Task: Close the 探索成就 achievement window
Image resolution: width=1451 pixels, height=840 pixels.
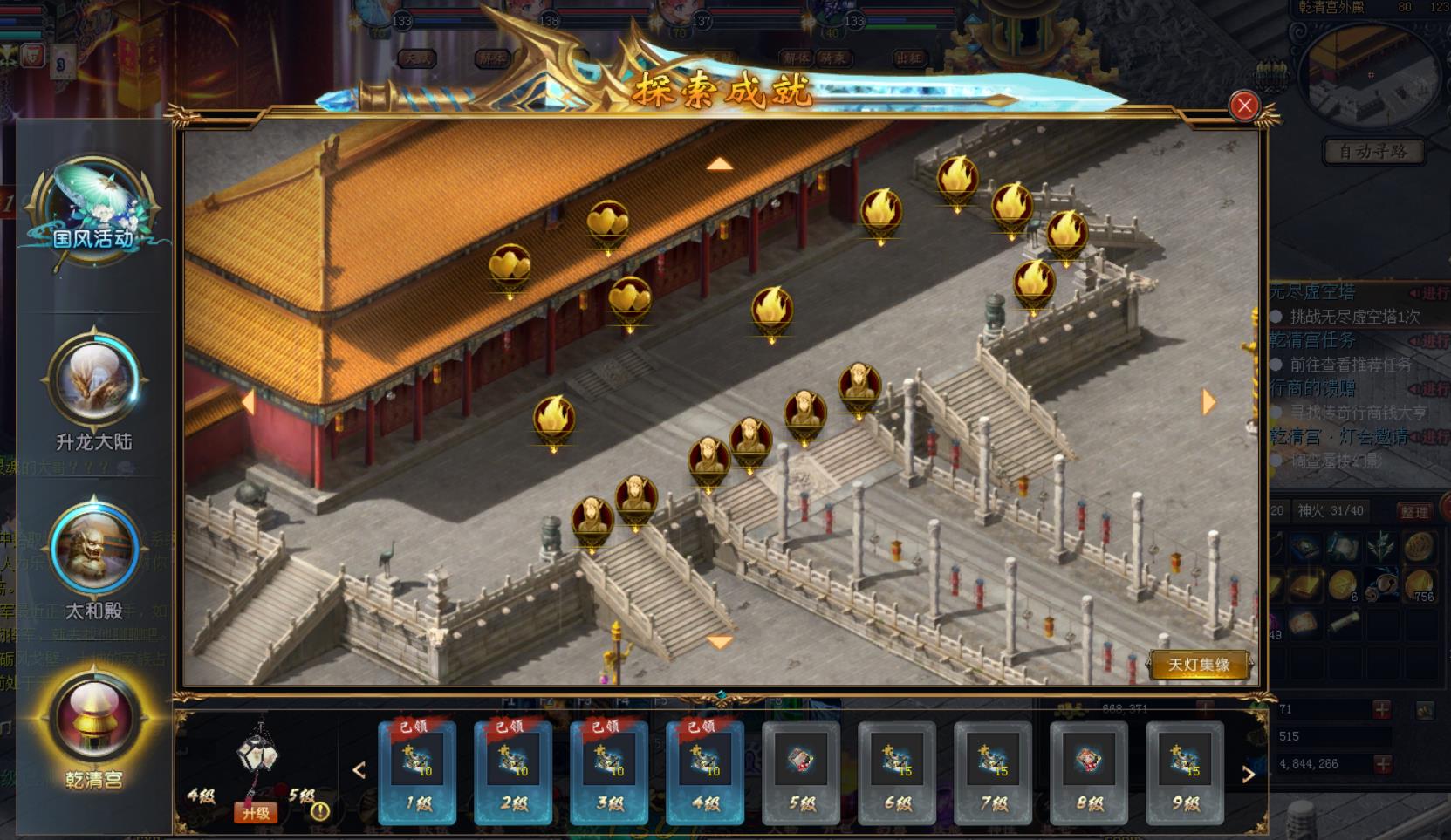Action: [x=1243, y=106]
